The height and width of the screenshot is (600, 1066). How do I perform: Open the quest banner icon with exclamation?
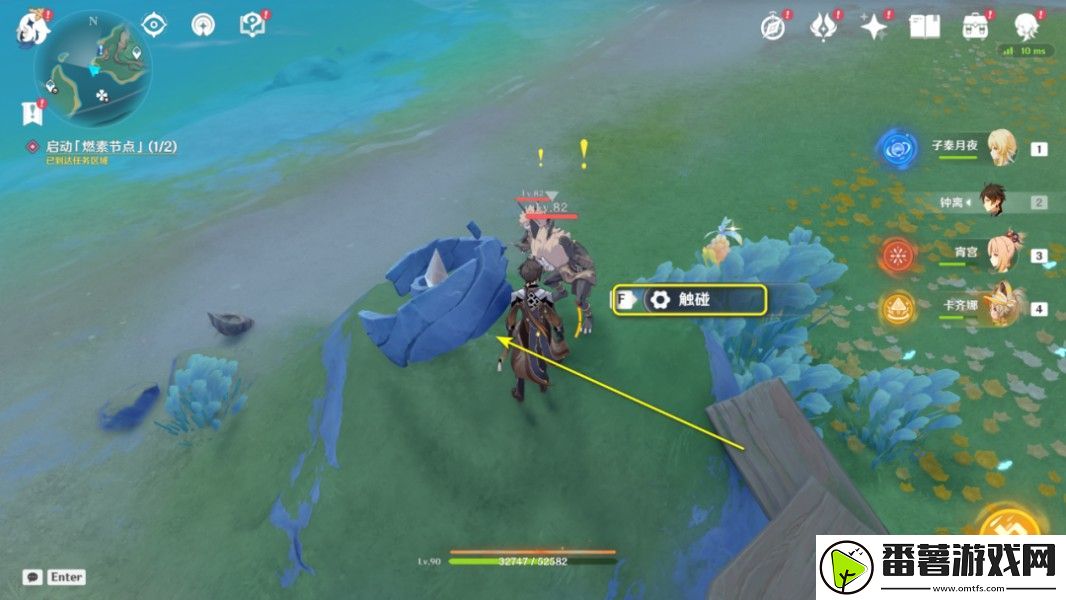[x=30, y=111]
